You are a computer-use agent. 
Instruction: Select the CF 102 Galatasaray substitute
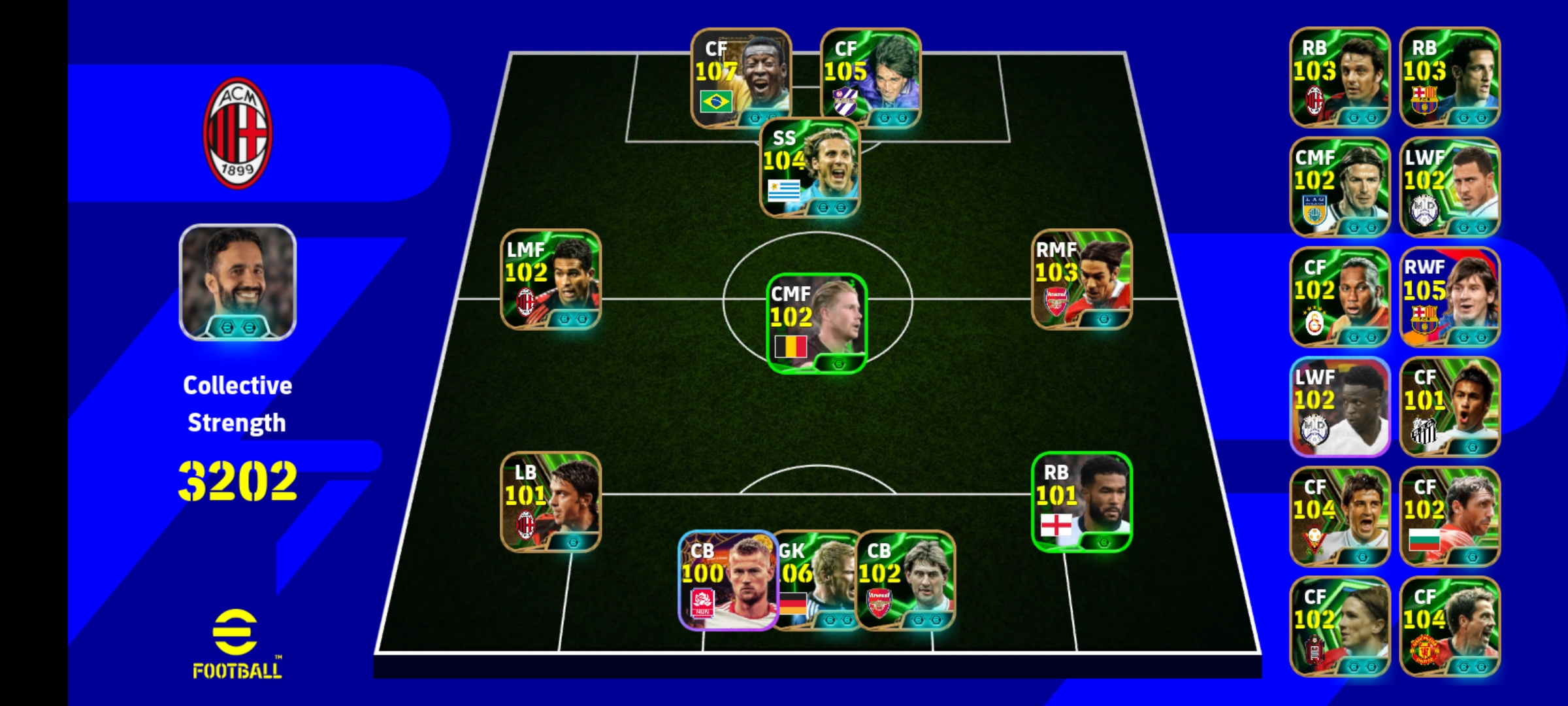click(1339, 297)
